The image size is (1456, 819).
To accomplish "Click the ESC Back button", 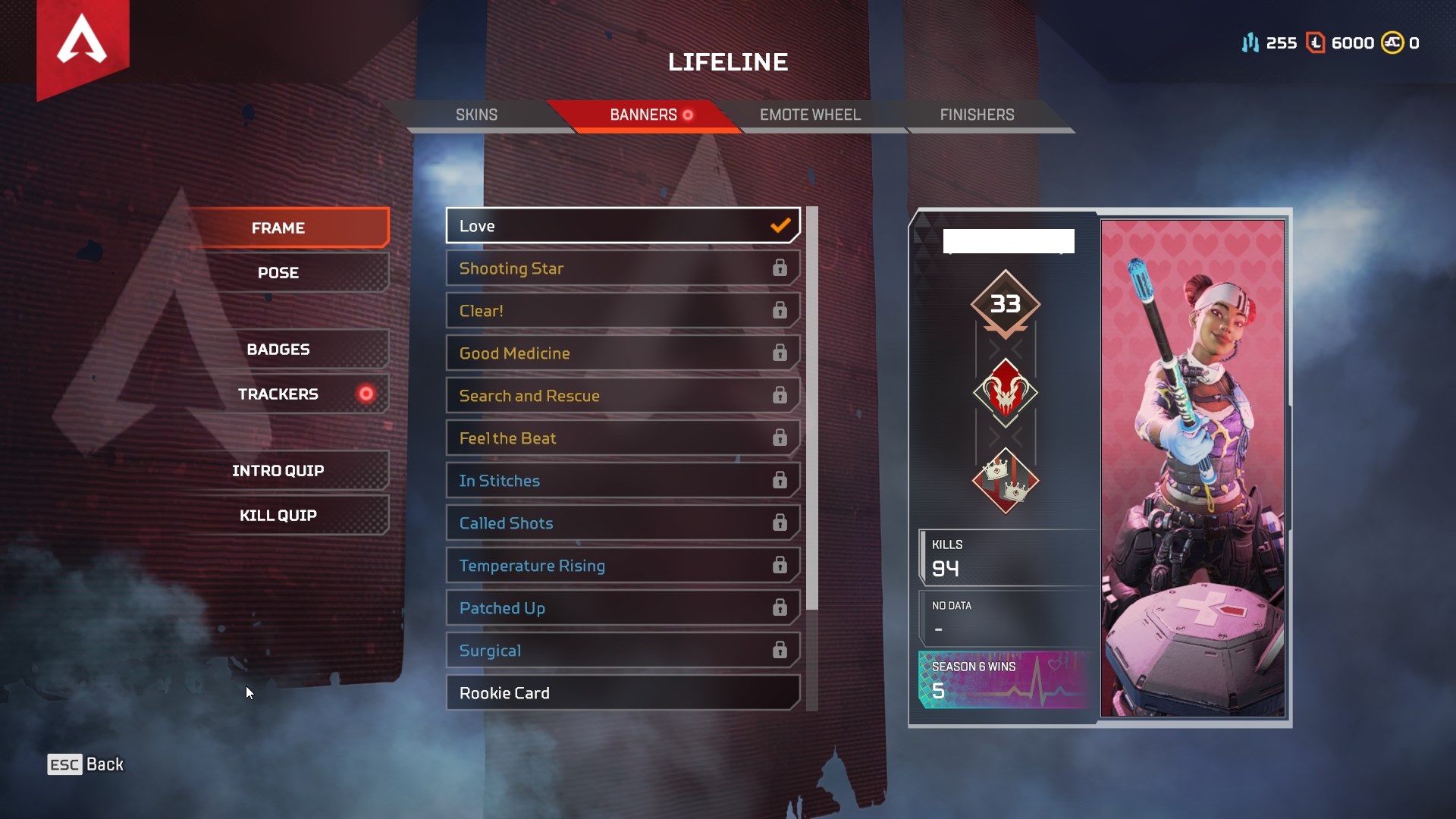I will coord(83,764).
